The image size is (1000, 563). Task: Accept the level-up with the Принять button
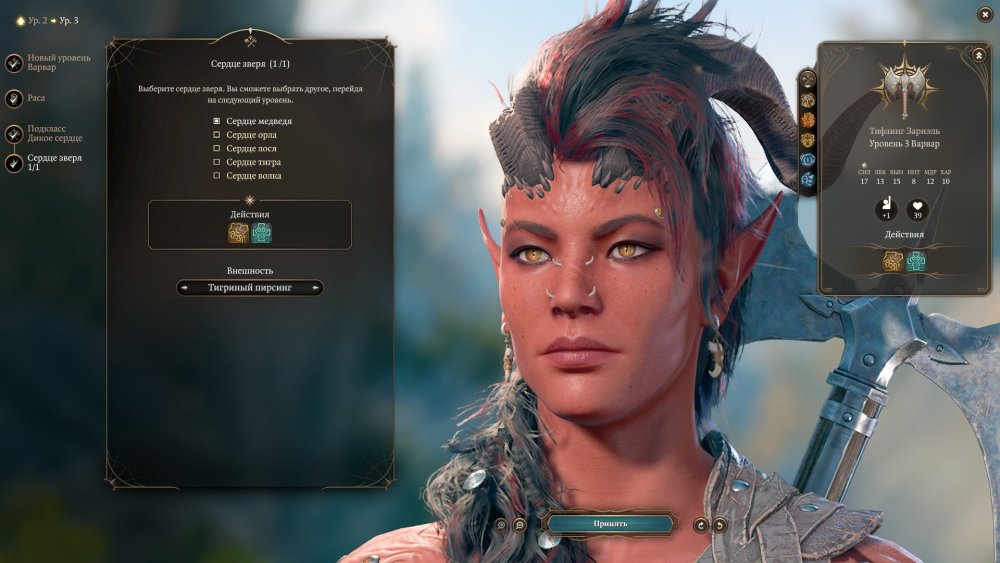click(609, 523)
